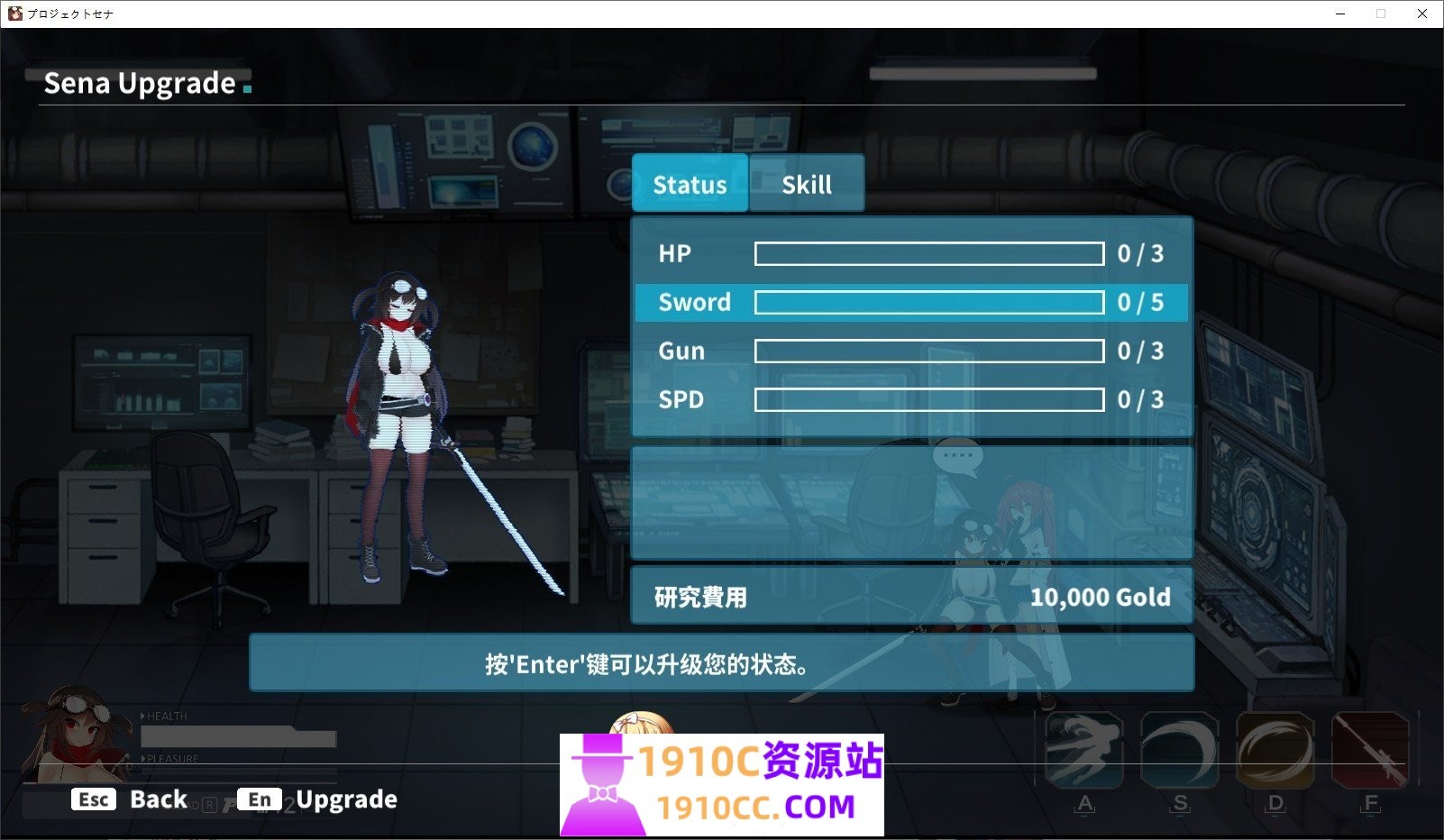1444x840 pixels.
Task: Click the Esc Back button
Action: (131, 799)
